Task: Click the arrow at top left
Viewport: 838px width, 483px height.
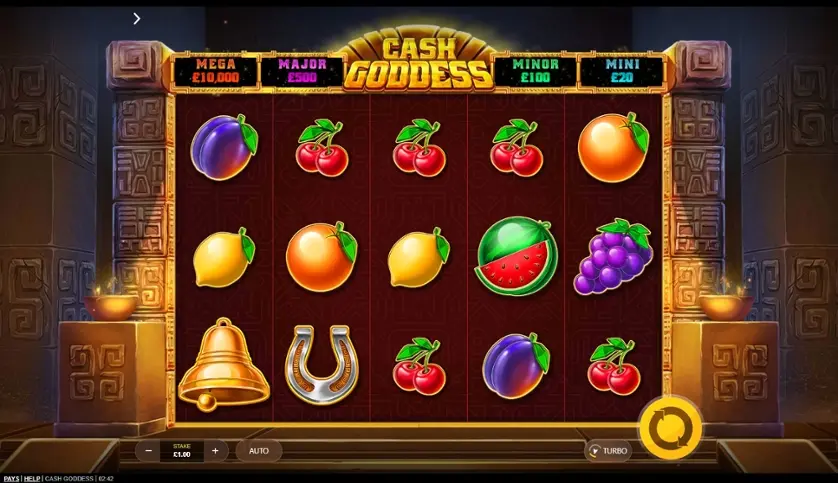Action: click(x=137, y=18)
